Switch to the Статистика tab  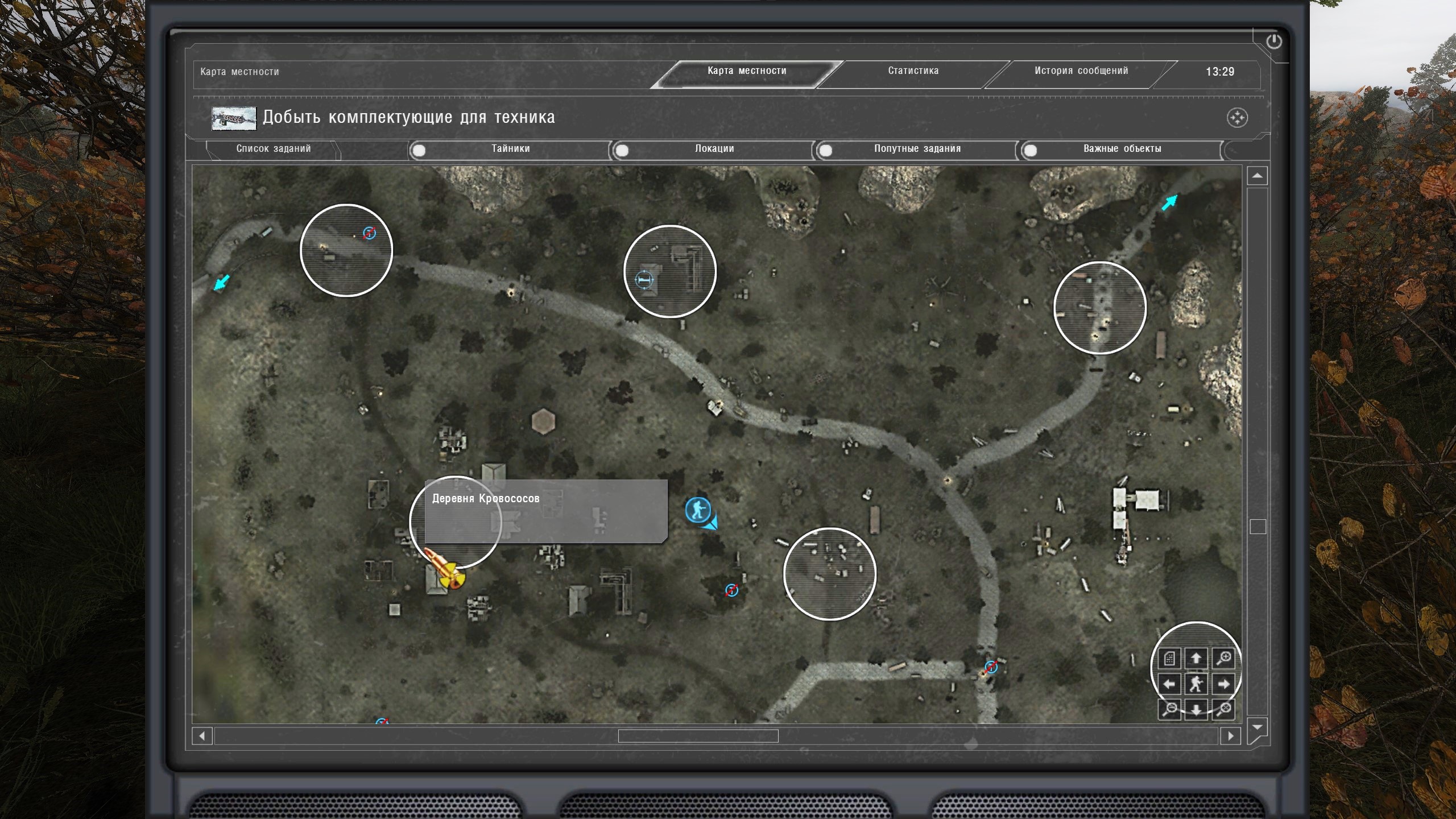(x=913, y=71)
